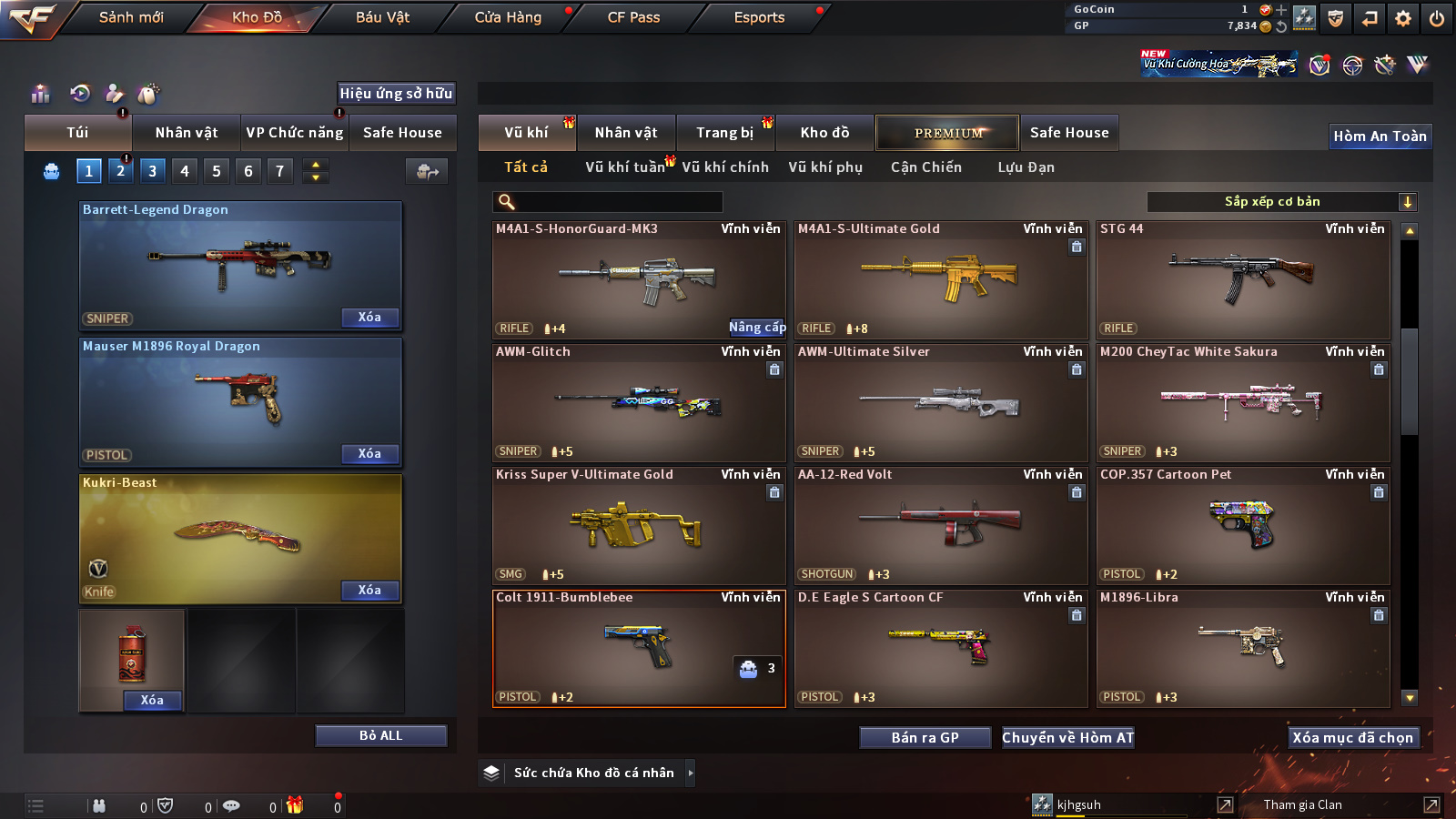Switch to bag page 3
The width and height of the screenshot is (1456, 819).
[152, 171]
